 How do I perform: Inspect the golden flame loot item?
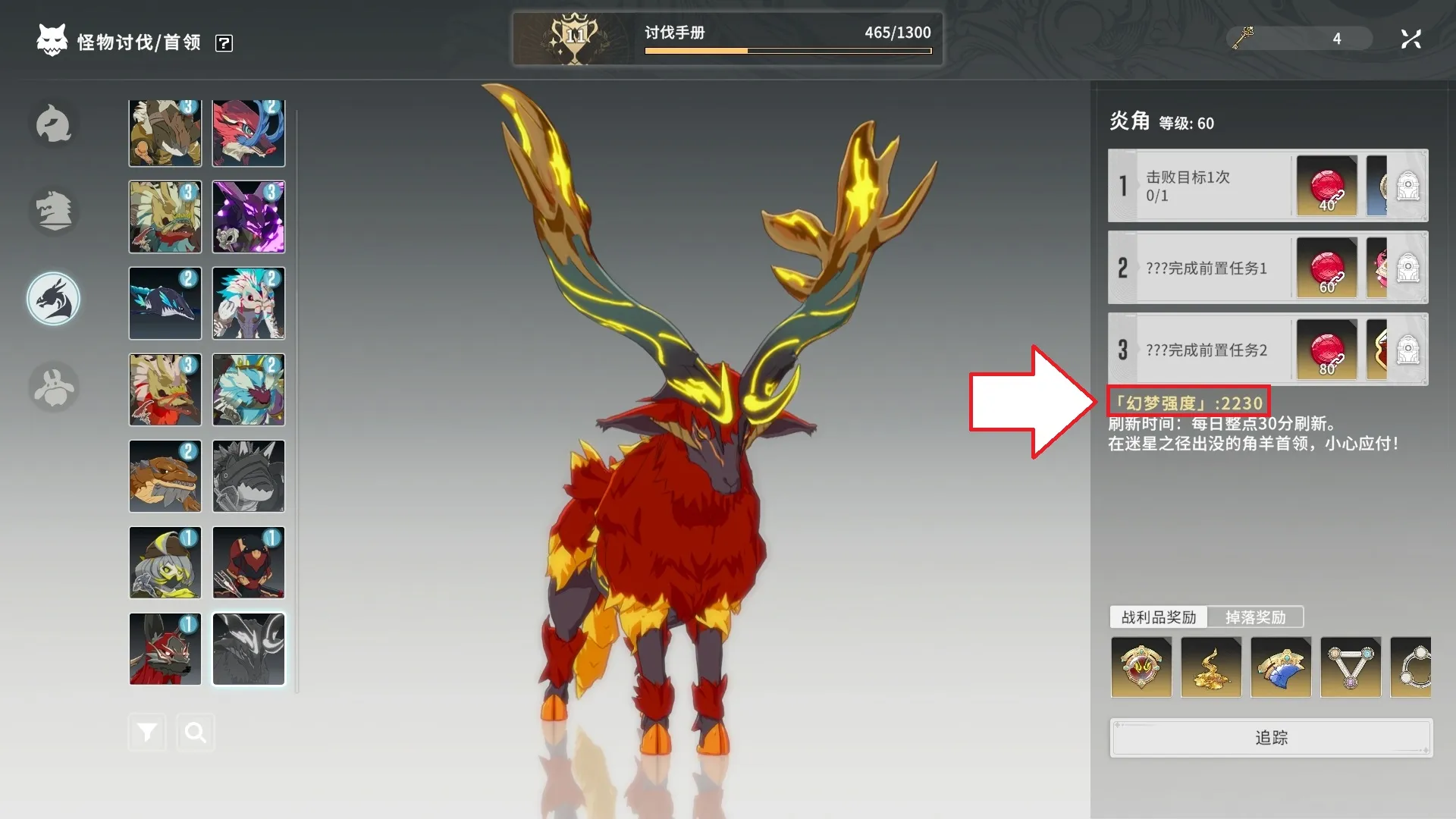click(1211, 667)
